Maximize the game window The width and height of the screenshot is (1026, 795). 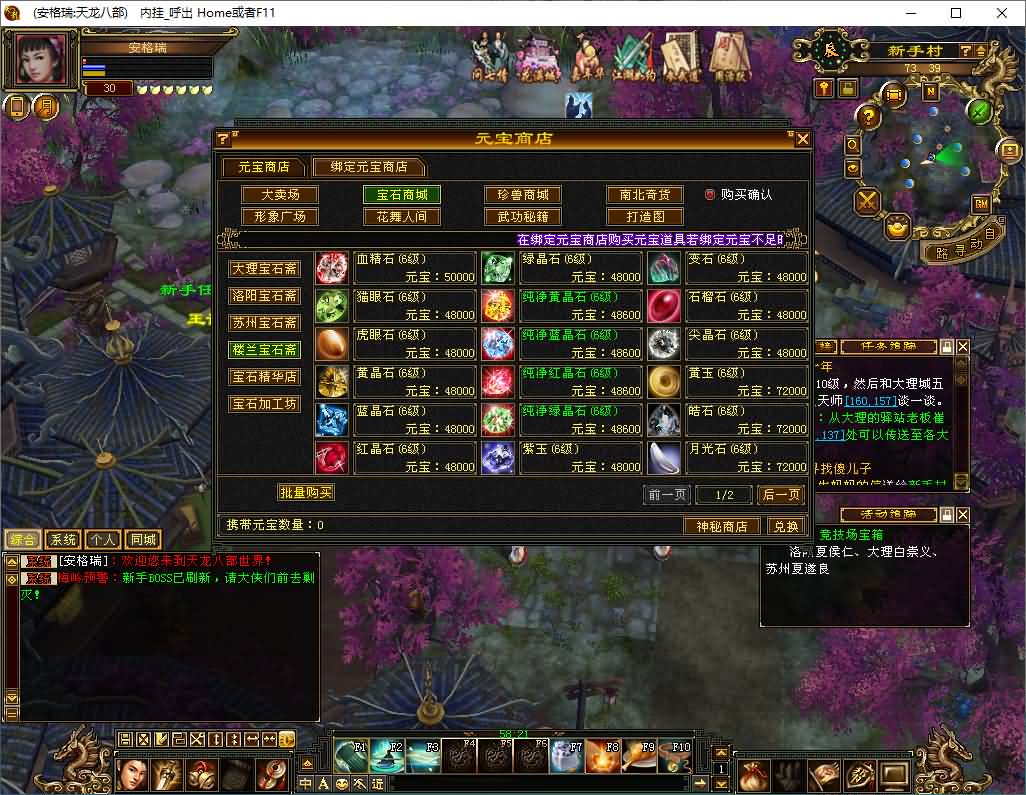tap(955, 13)
